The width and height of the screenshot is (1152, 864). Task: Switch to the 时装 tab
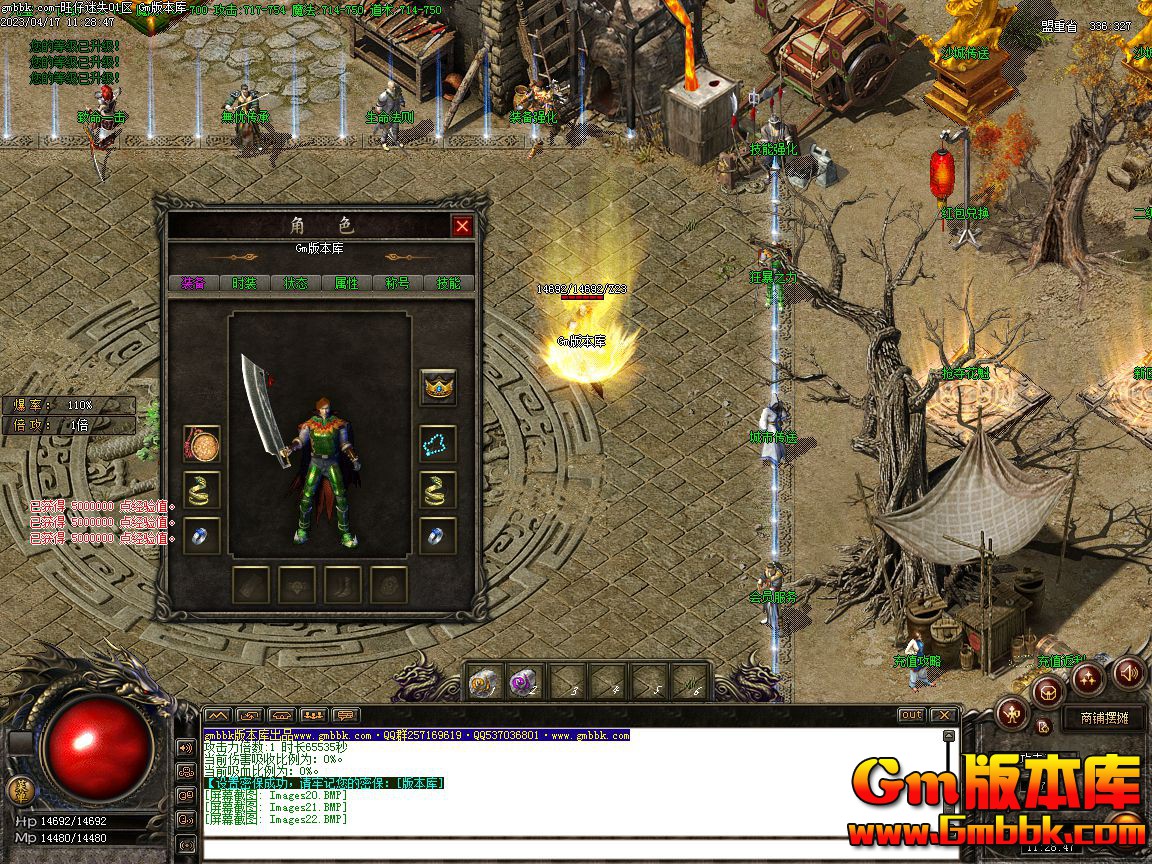click(x=244, y=283)
